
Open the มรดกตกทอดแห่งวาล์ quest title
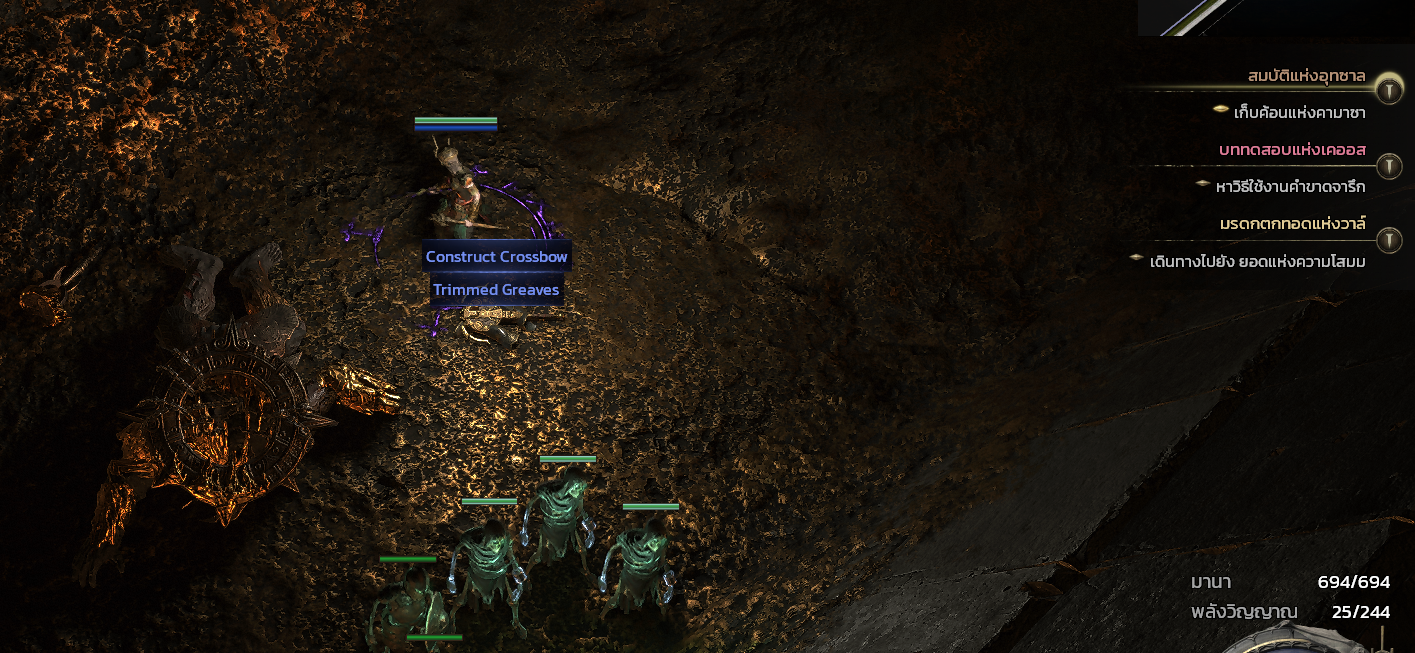click(x=1293, y=224)
